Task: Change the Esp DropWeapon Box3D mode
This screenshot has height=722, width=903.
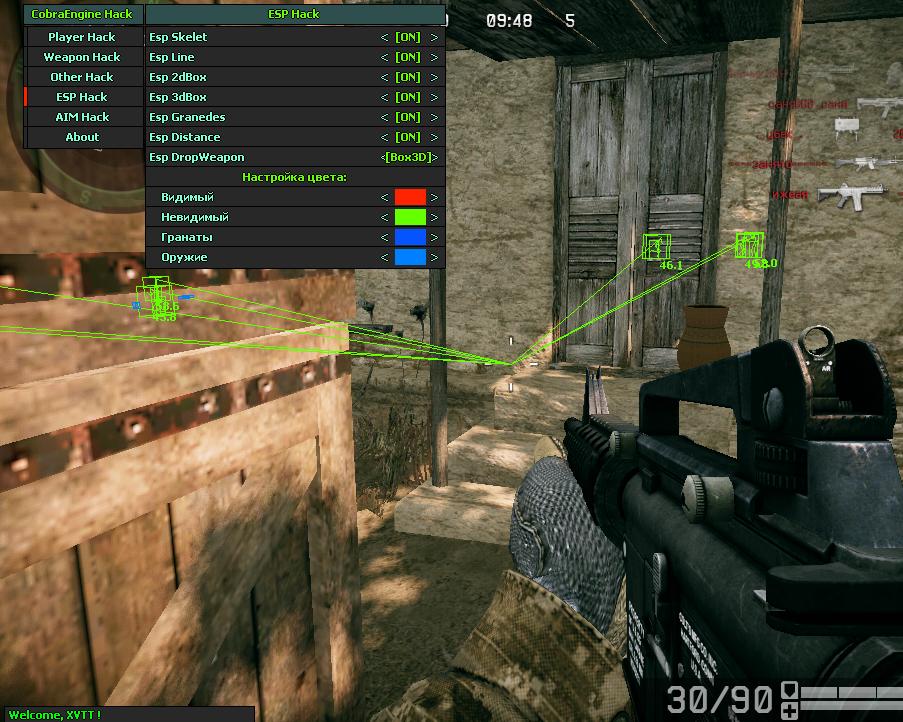Action: [410, 157]
